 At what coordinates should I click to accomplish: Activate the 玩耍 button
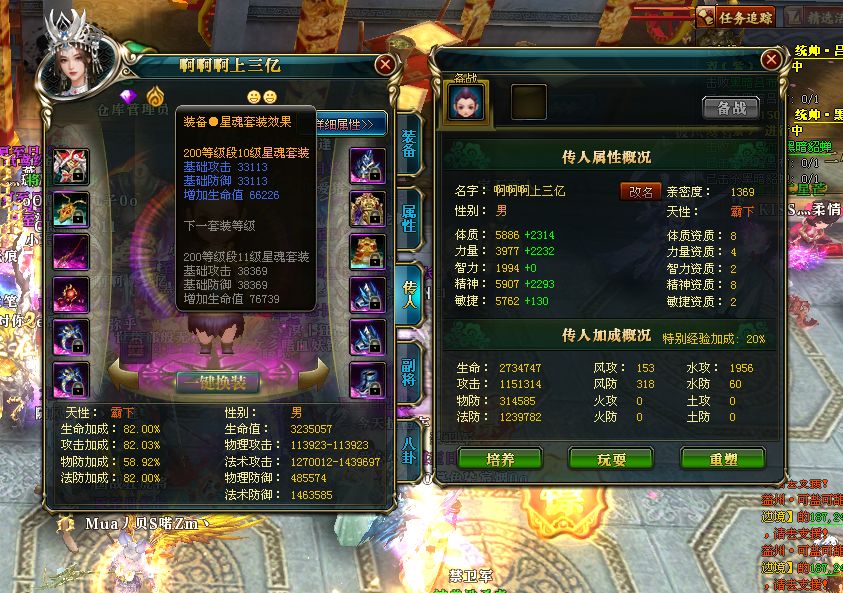[x=611, y=459]
